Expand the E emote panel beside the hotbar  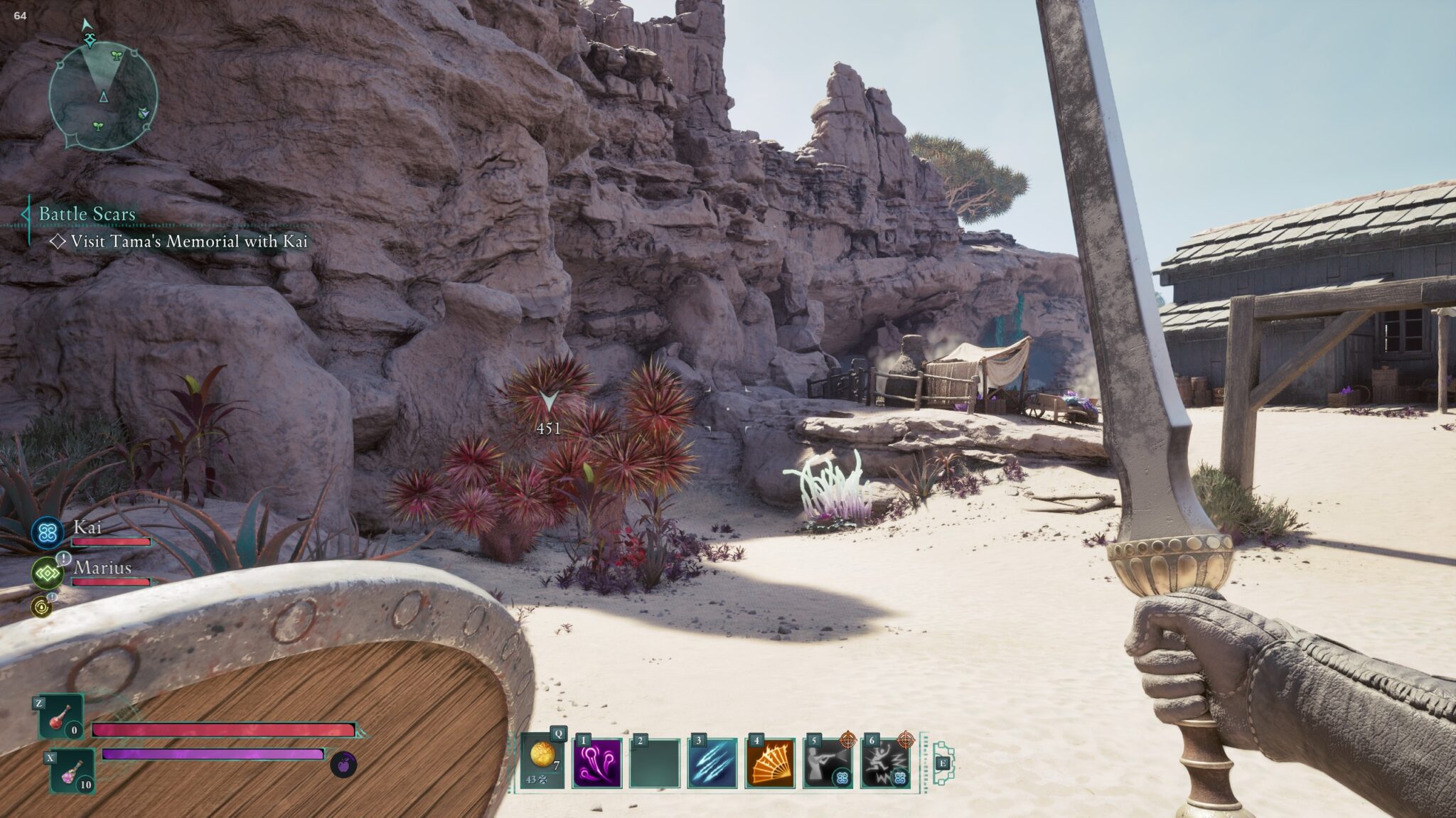click(943, 763)
